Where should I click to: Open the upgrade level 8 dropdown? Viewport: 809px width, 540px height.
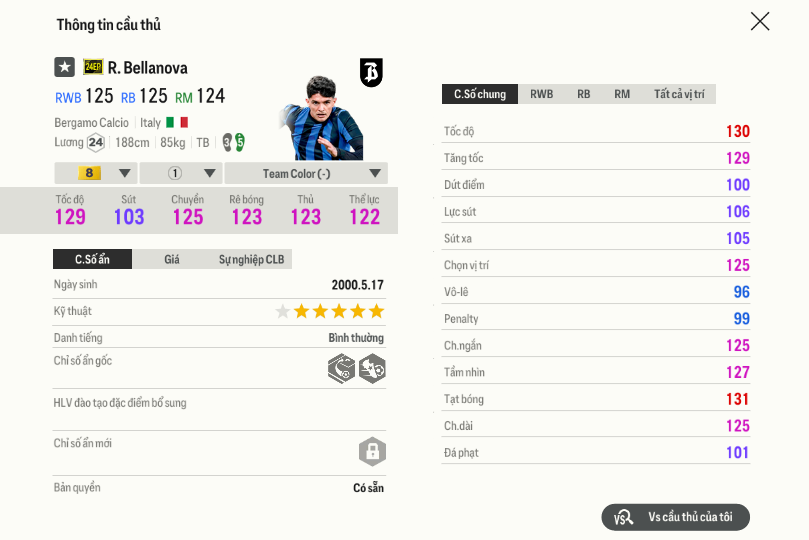(x=95, y=173)
